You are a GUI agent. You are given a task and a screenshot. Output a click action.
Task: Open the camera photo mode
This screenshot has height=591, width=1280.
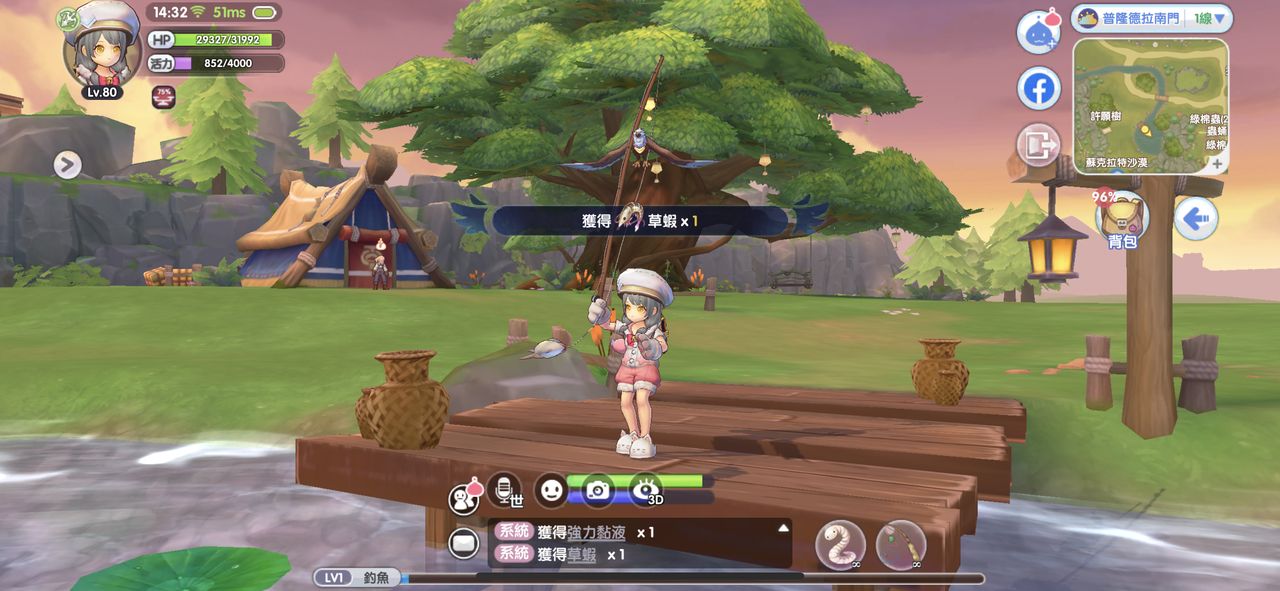pos(598,489)
